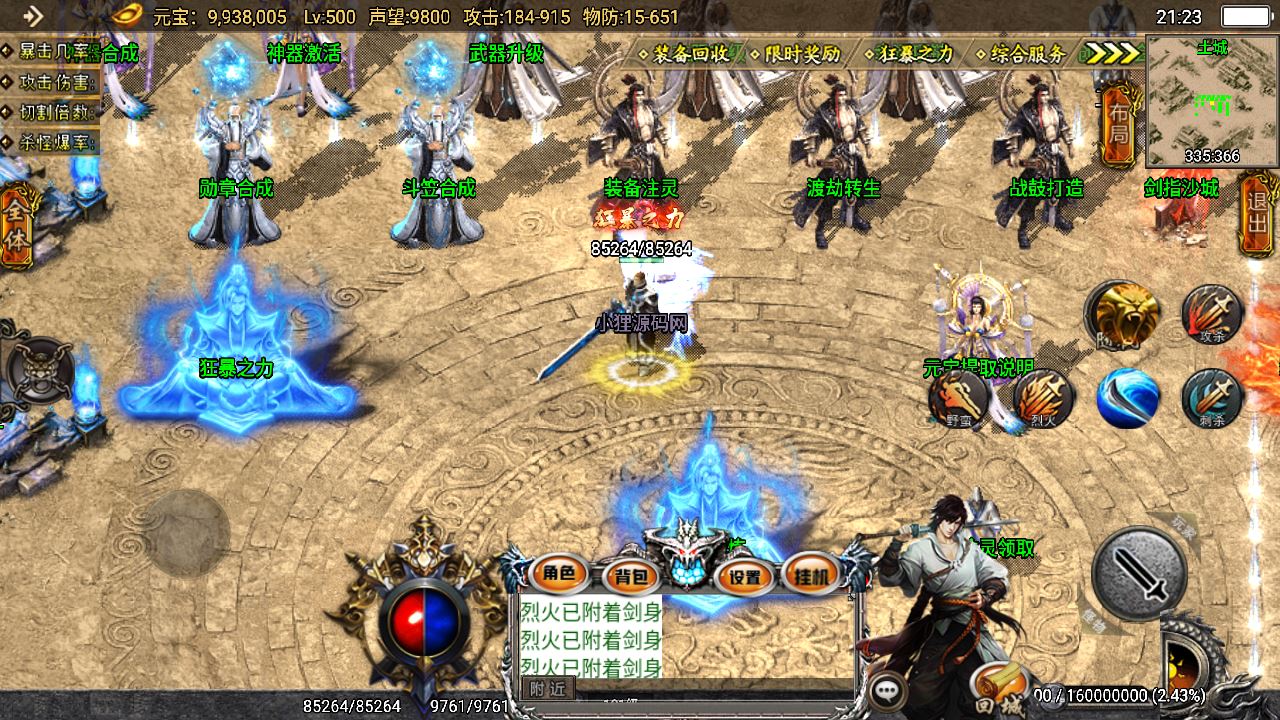The image size is (1280, 720).
Task: Activate the 野蛮 charge skill
Action: tap(959, 398)
